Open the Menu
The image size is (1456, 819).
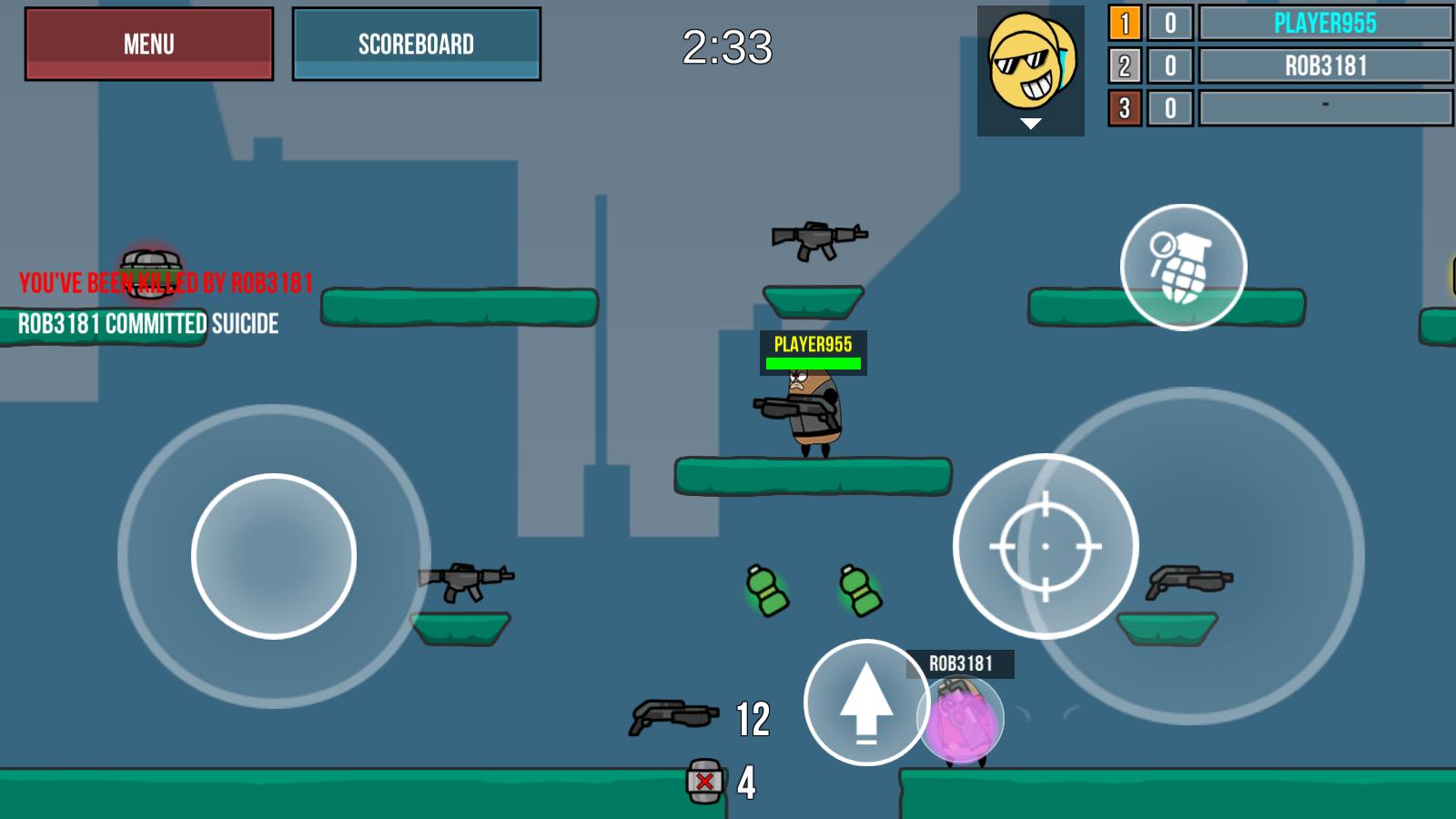148,44
